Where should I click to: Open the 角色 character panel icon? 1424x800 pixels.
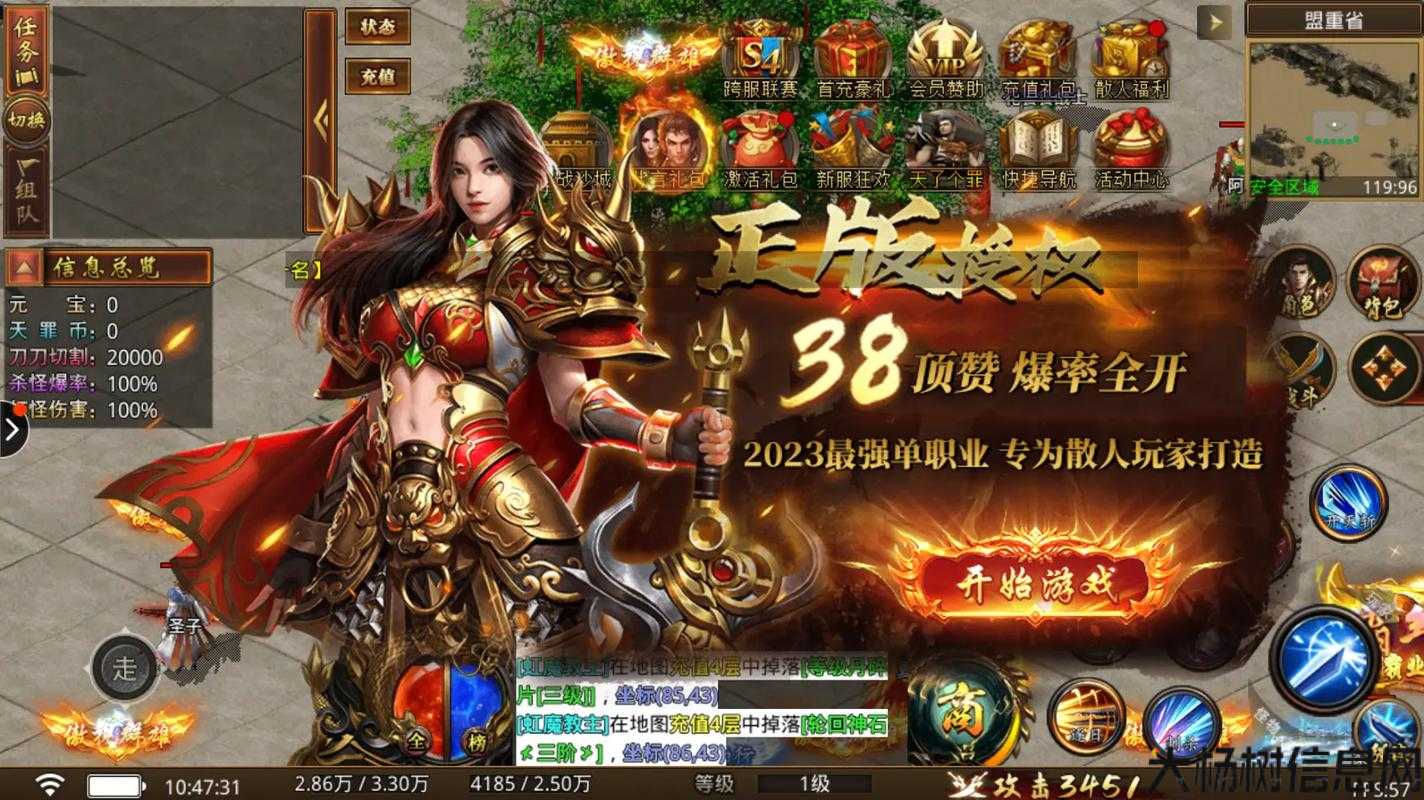pos(1301,285)
